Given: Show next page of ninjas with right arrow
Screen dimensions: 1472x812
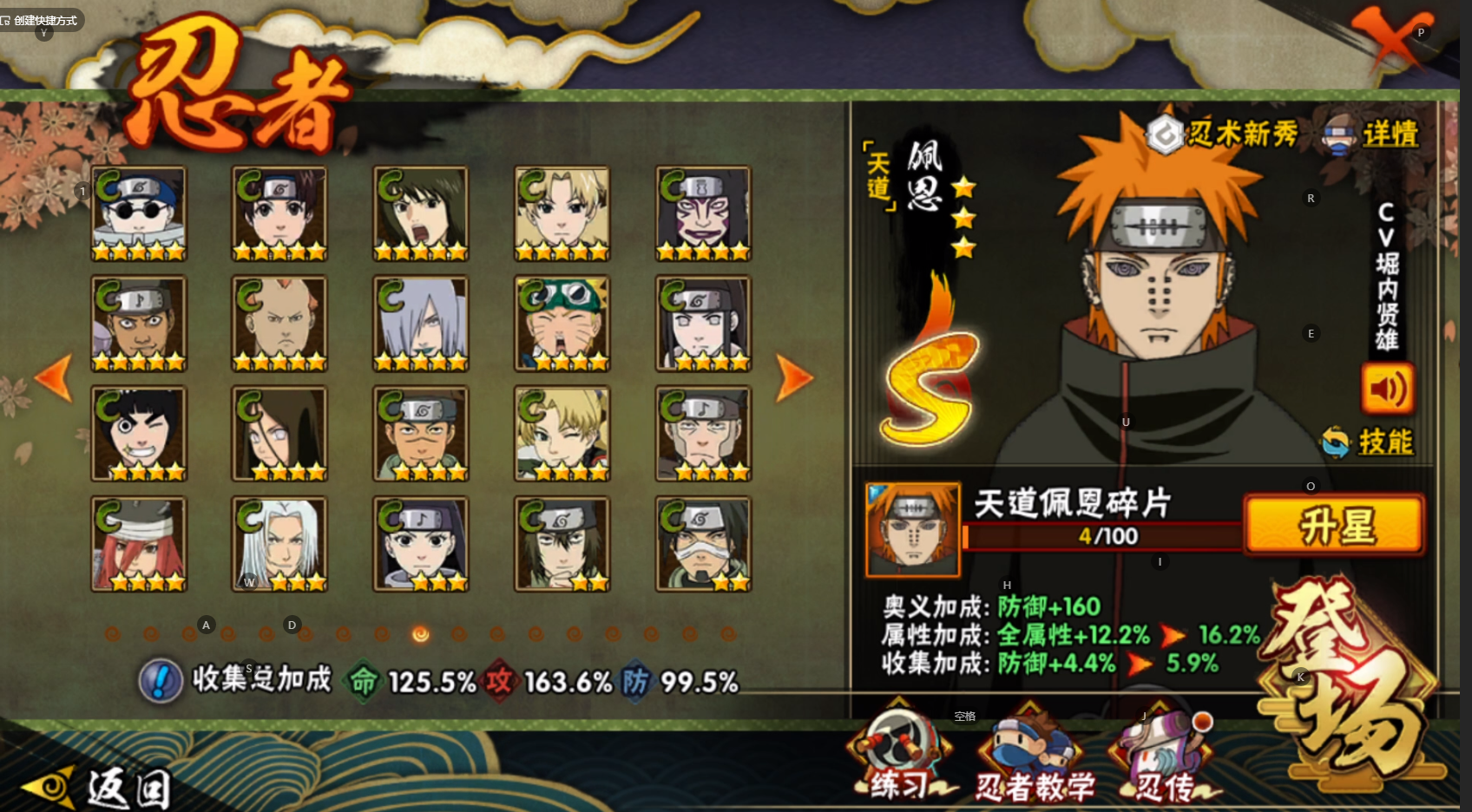Looking at the screenshot, I should coord(792,378).
